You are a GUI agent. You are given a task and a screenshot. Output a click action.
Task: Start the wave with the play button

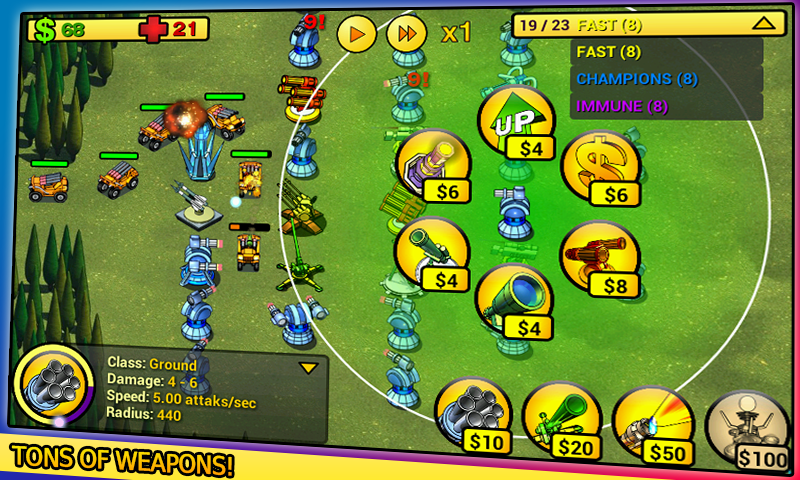(x=357, y=33)
